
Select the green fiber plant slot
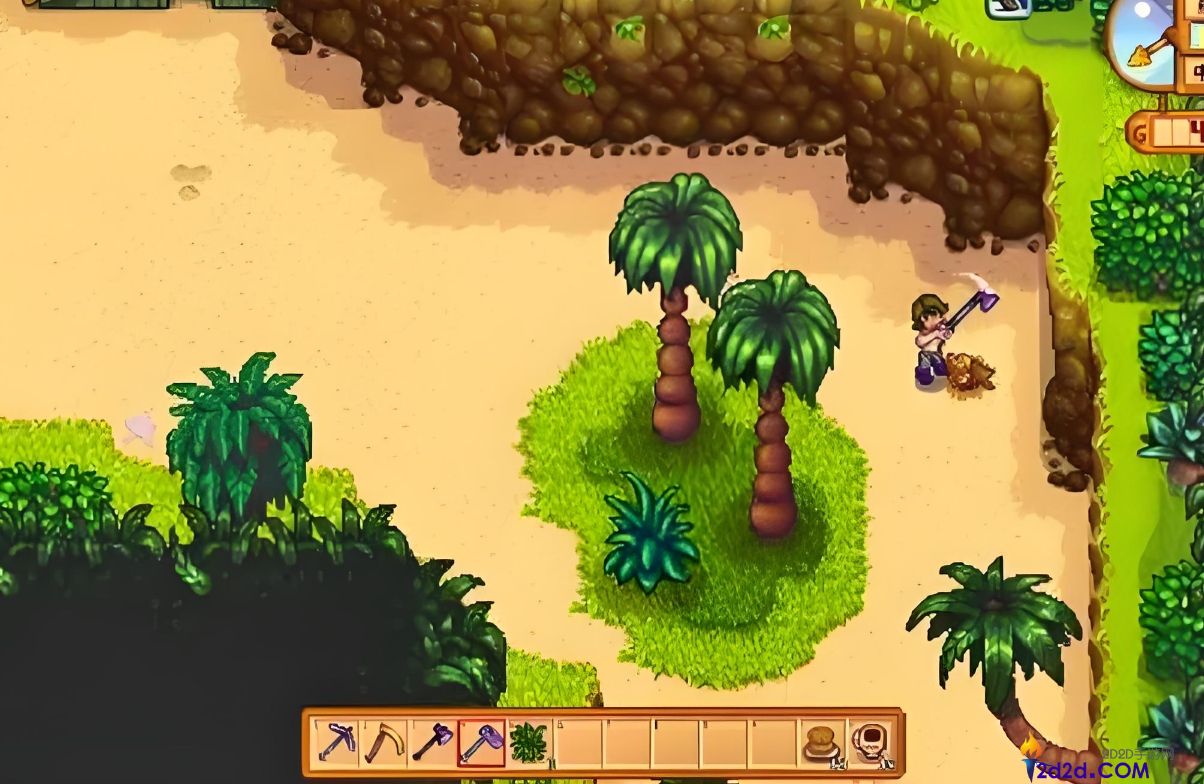tap(529, 743)
